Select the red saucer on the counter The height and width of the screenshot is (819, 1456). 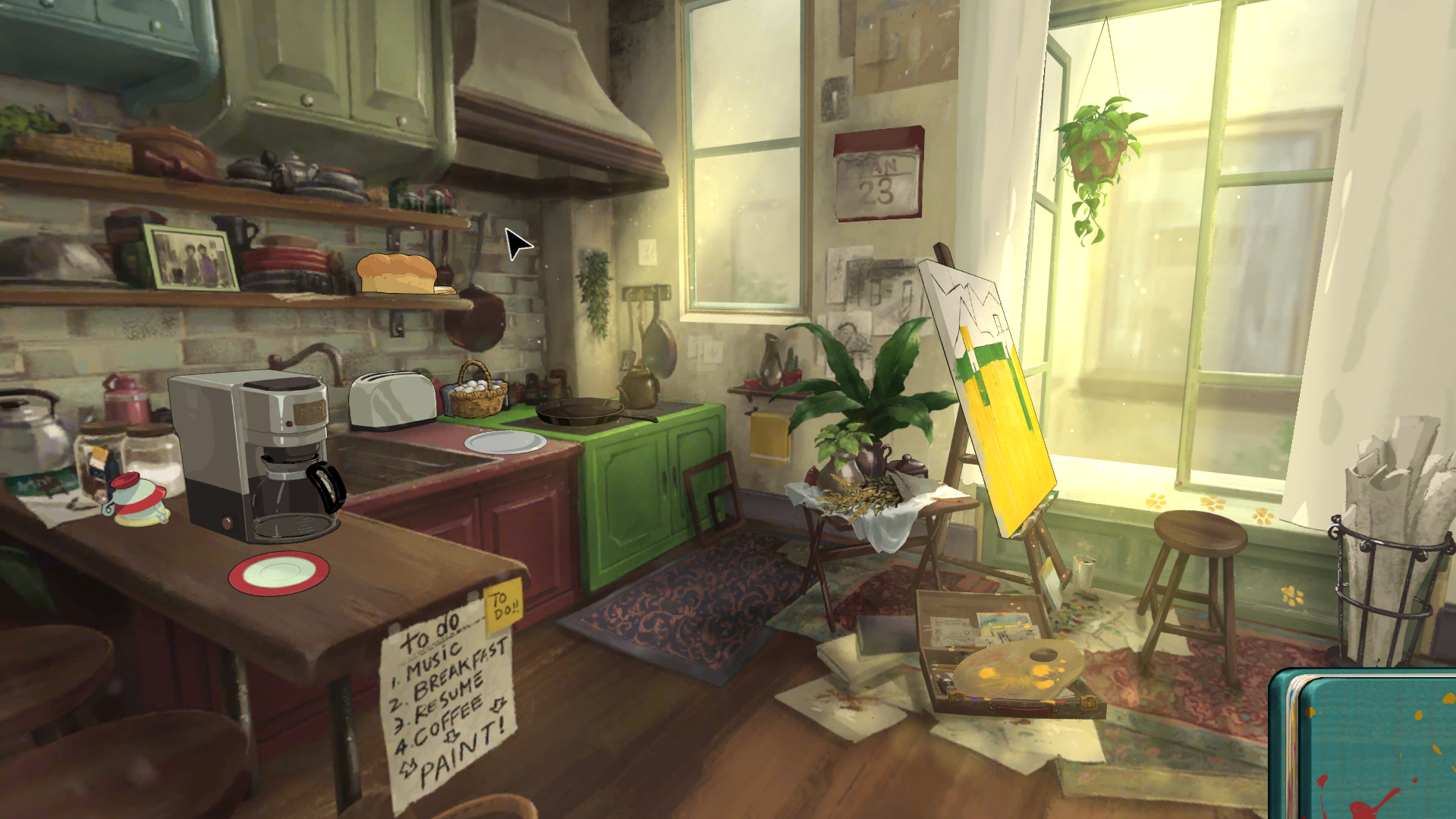click(x=278, y=572)
